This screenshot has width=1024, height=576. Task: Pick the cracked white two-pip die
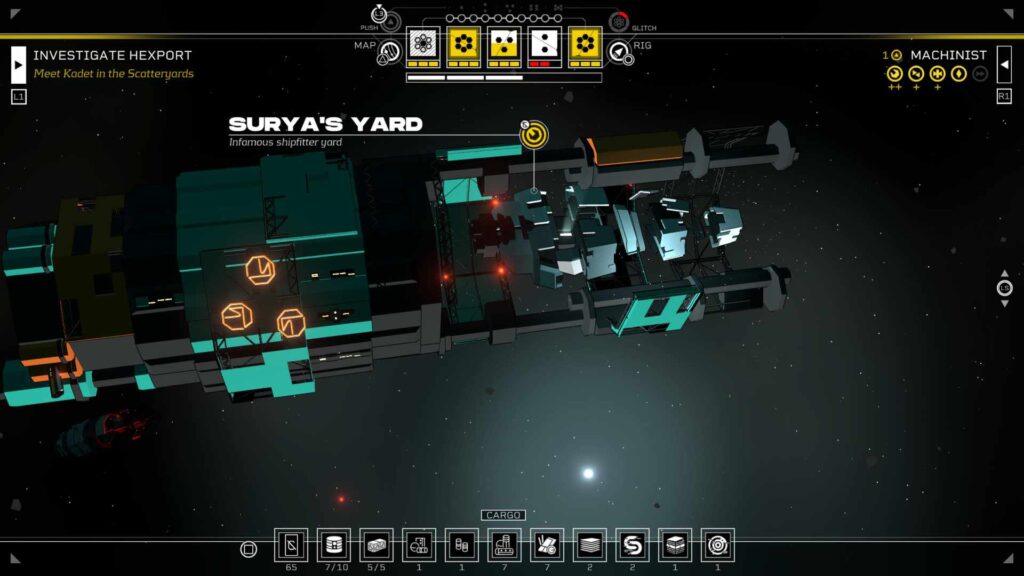[x=545, y=44]
